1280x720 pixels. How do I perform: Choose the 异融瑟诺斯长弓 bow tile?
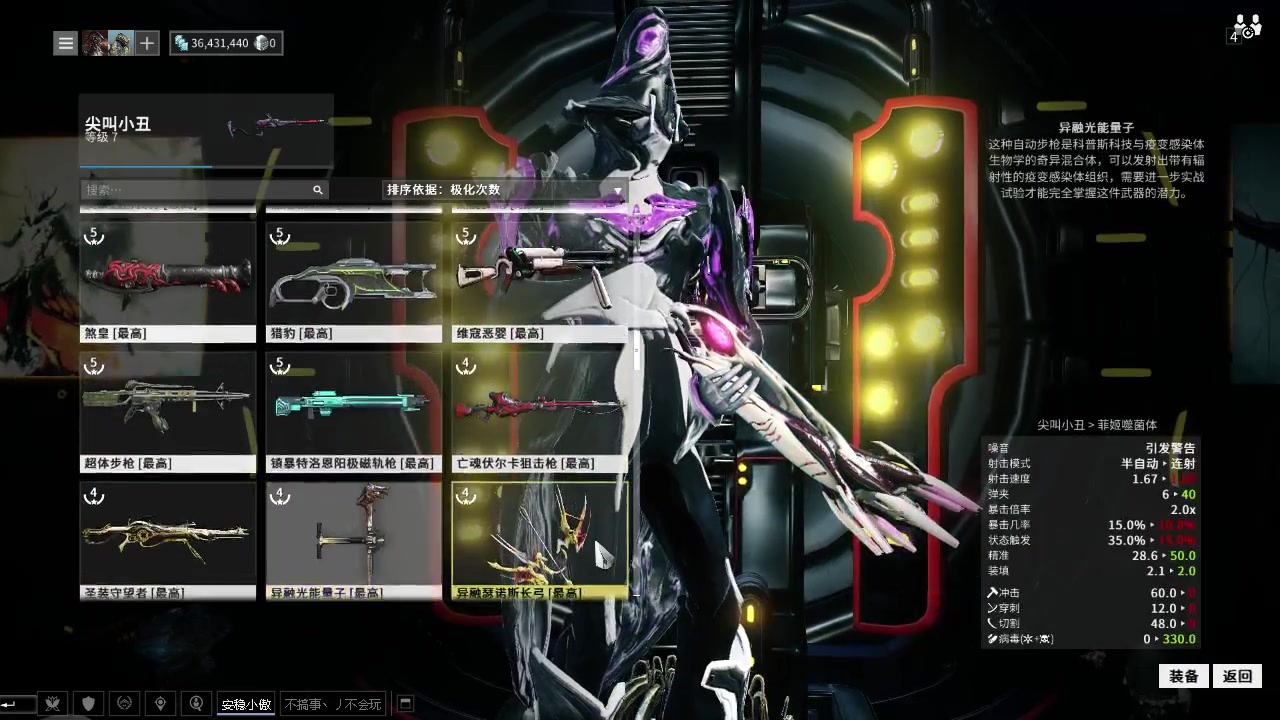pyautogui.click(x=540, y=540)
